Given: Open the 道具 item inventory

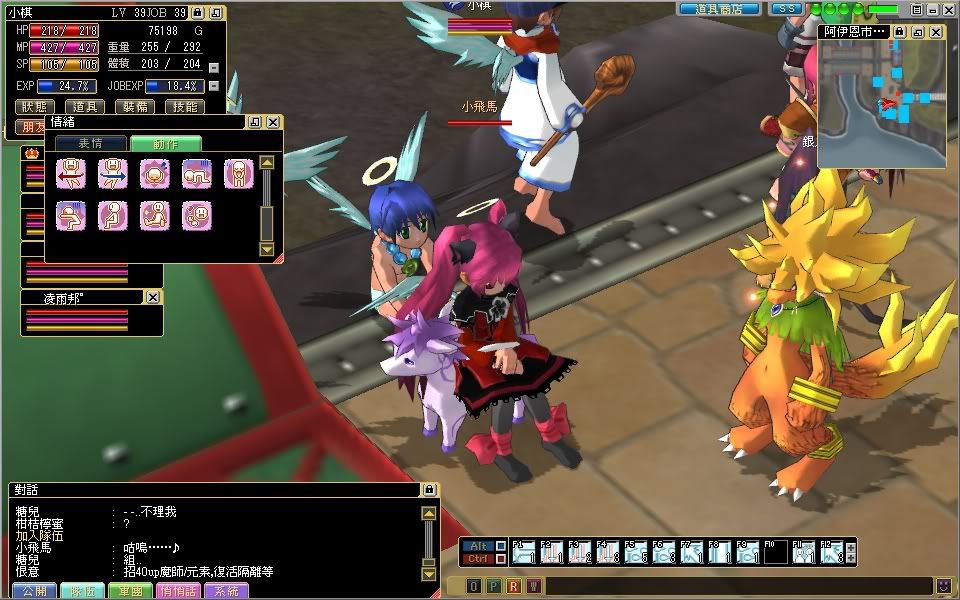Looking at the screenshot, I should (85, 106).
